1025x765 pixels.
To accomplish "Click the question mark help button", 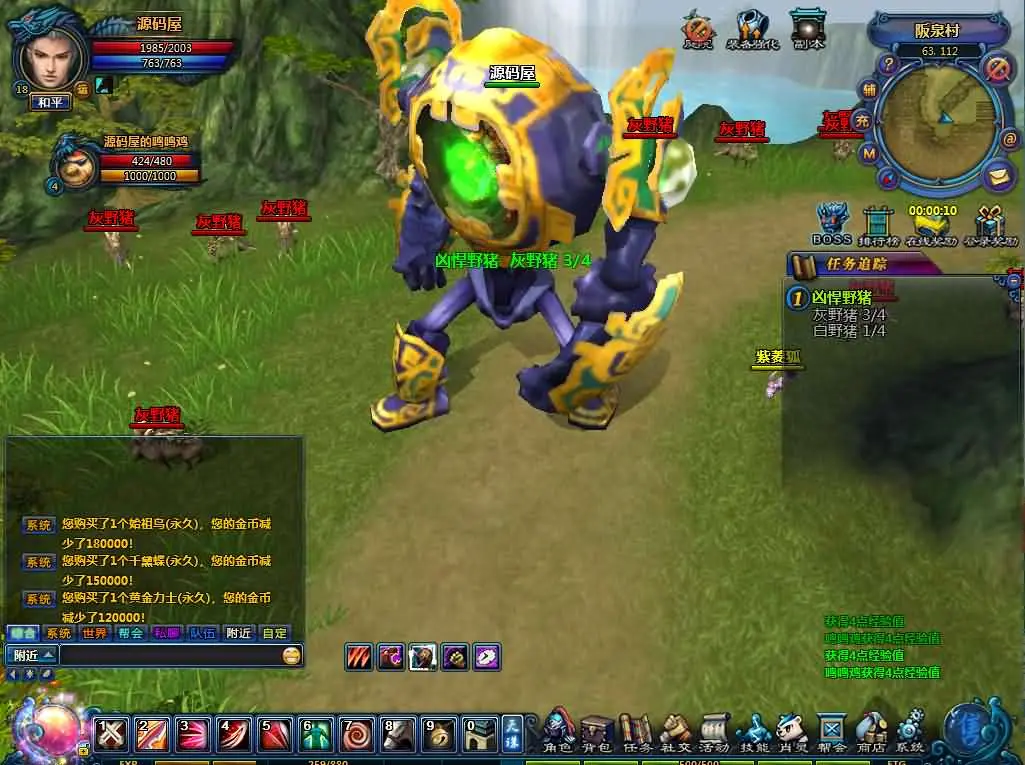I will click(887, 64).
